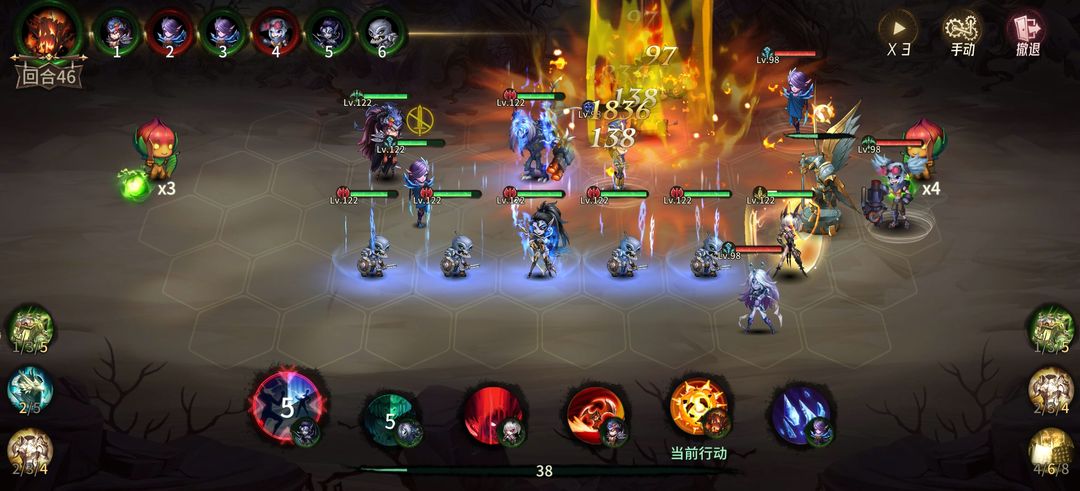Select turn-order portrait number 1
Screen dimensions: 1080x491
pyautogui.click(x=116, y=32)
